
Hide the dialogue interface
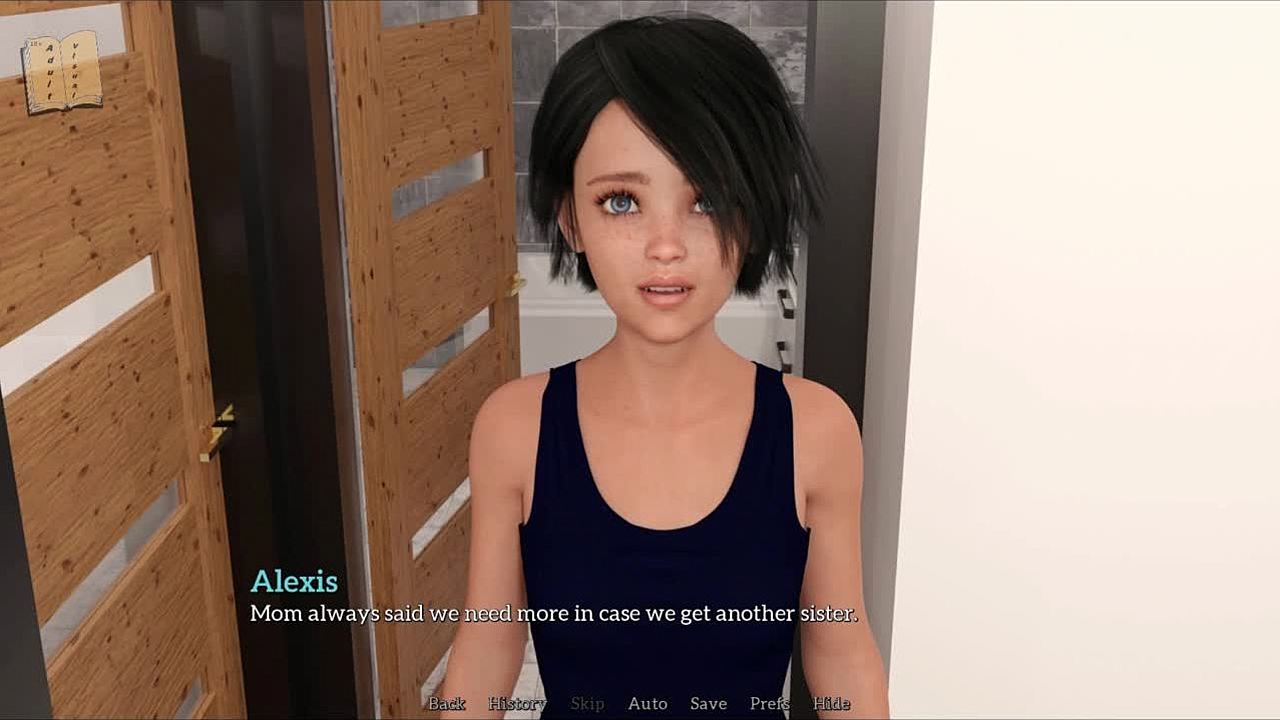831,704
